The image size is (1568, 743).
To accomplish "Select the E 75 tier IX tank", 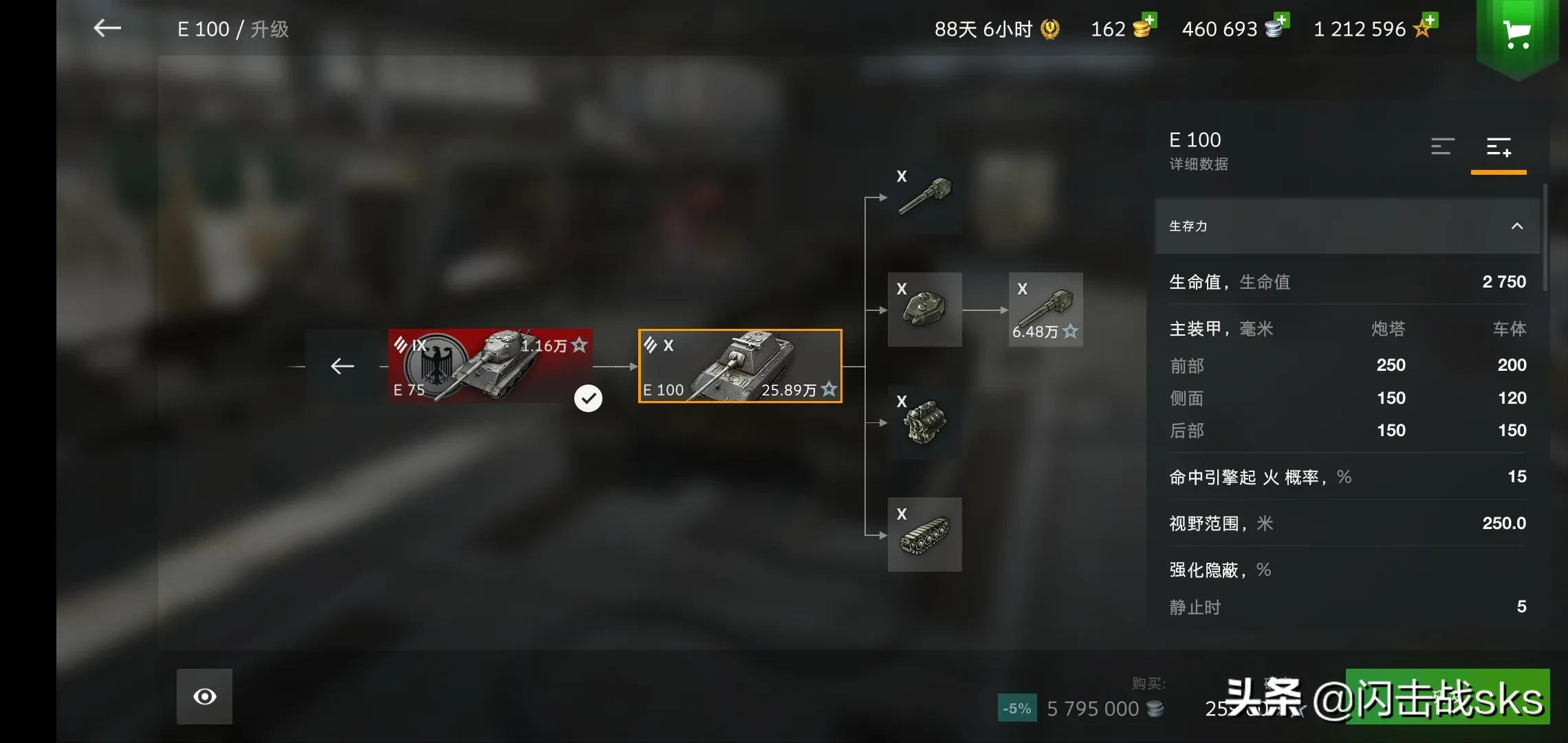I will (490, 366).
